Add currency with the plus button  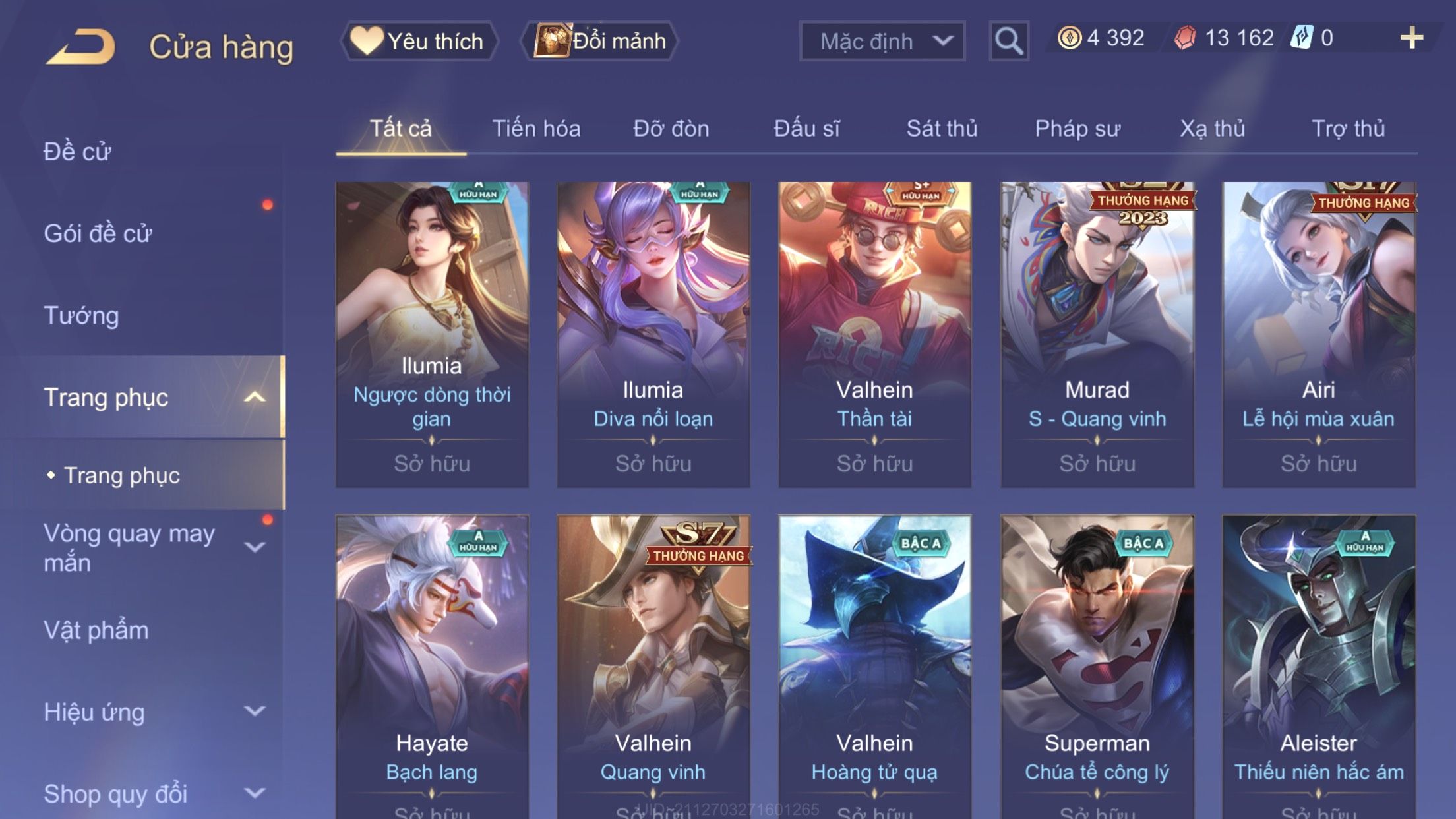coord(1410,38)
